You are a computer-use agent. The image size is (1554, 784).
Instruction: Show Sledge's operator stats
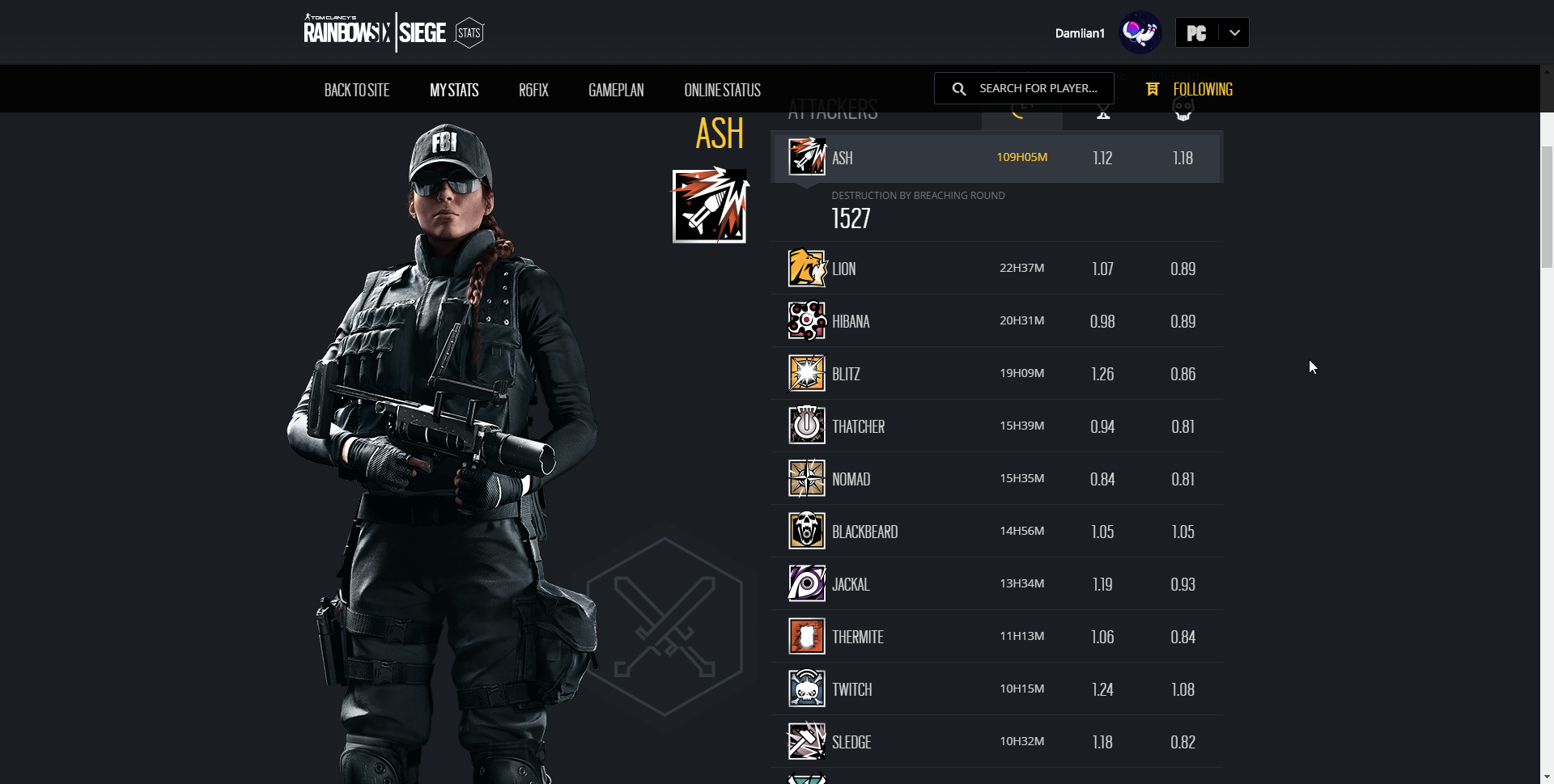(x=996, y=742)
